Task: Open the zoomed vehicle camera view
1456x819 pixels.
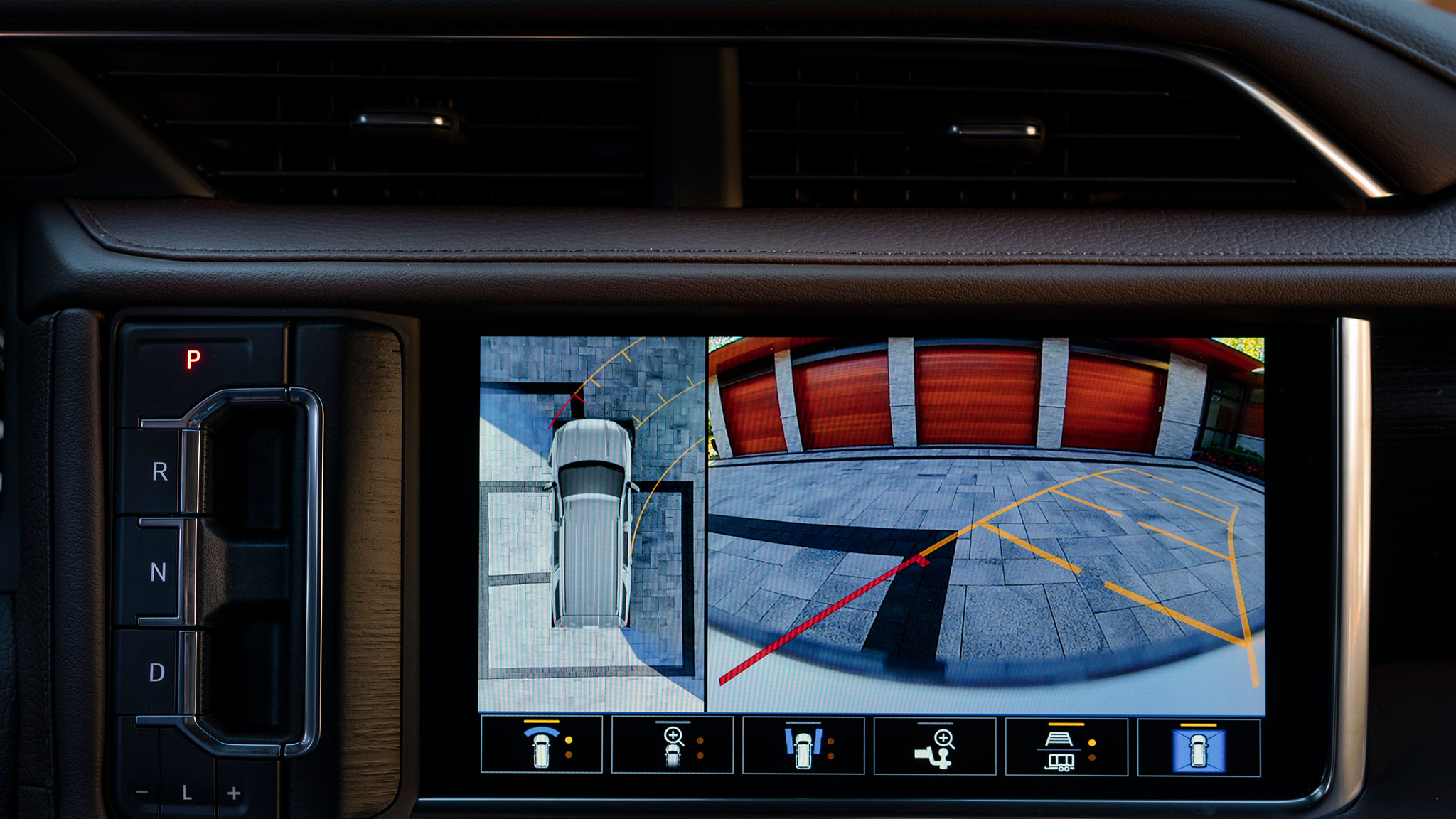Action: pos(673,745)
